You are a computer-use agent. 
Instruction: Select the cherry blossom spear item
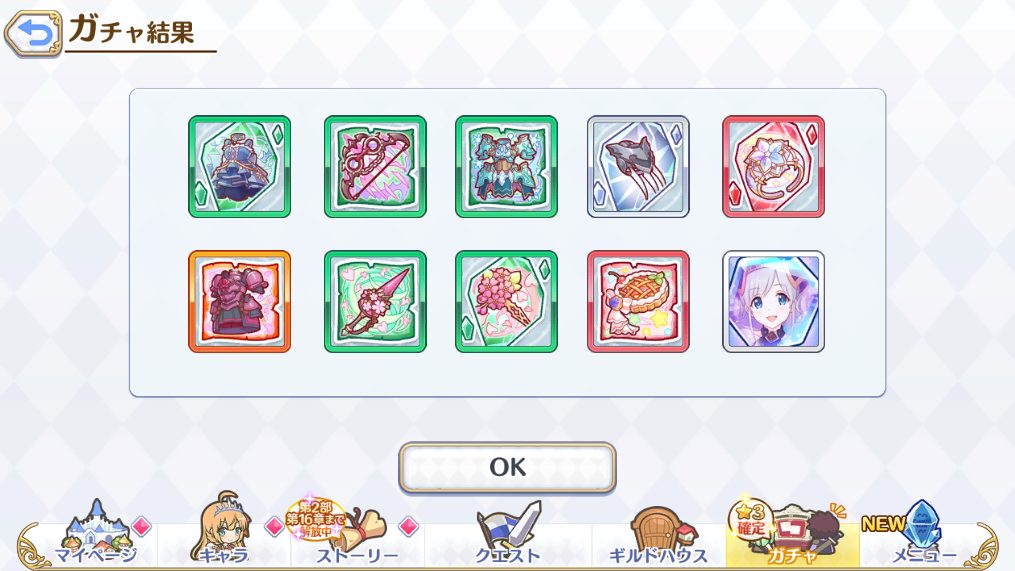(375, 301)
